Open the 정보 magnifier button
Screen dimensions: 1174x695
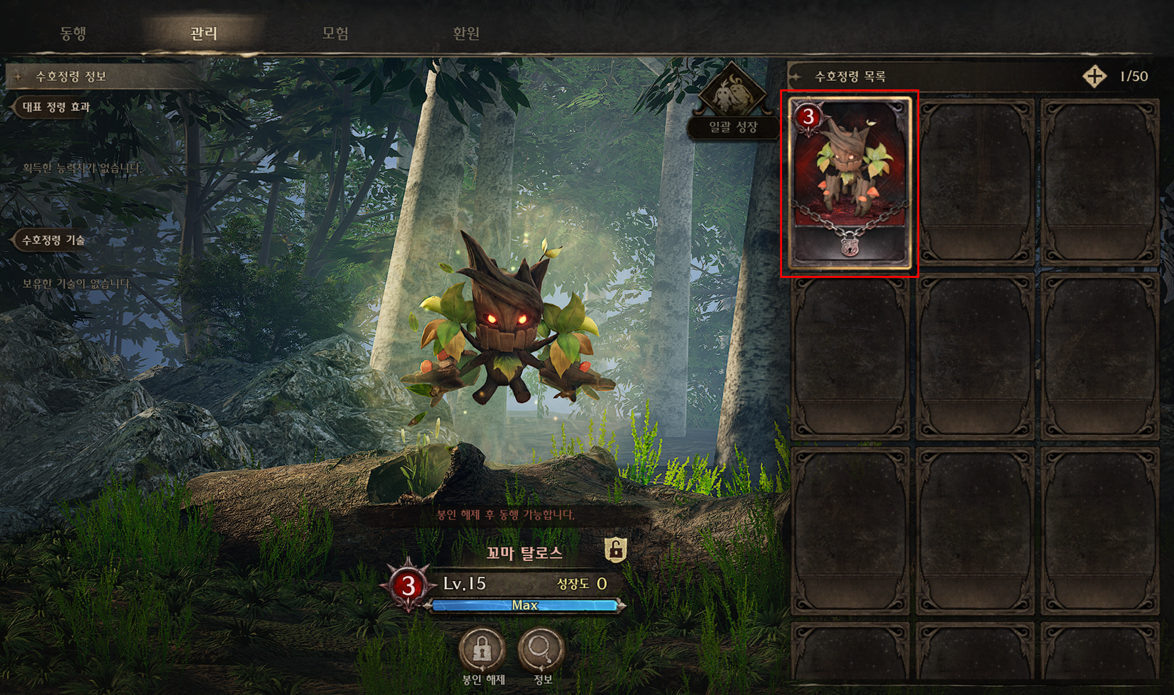[x=542, y=653]
